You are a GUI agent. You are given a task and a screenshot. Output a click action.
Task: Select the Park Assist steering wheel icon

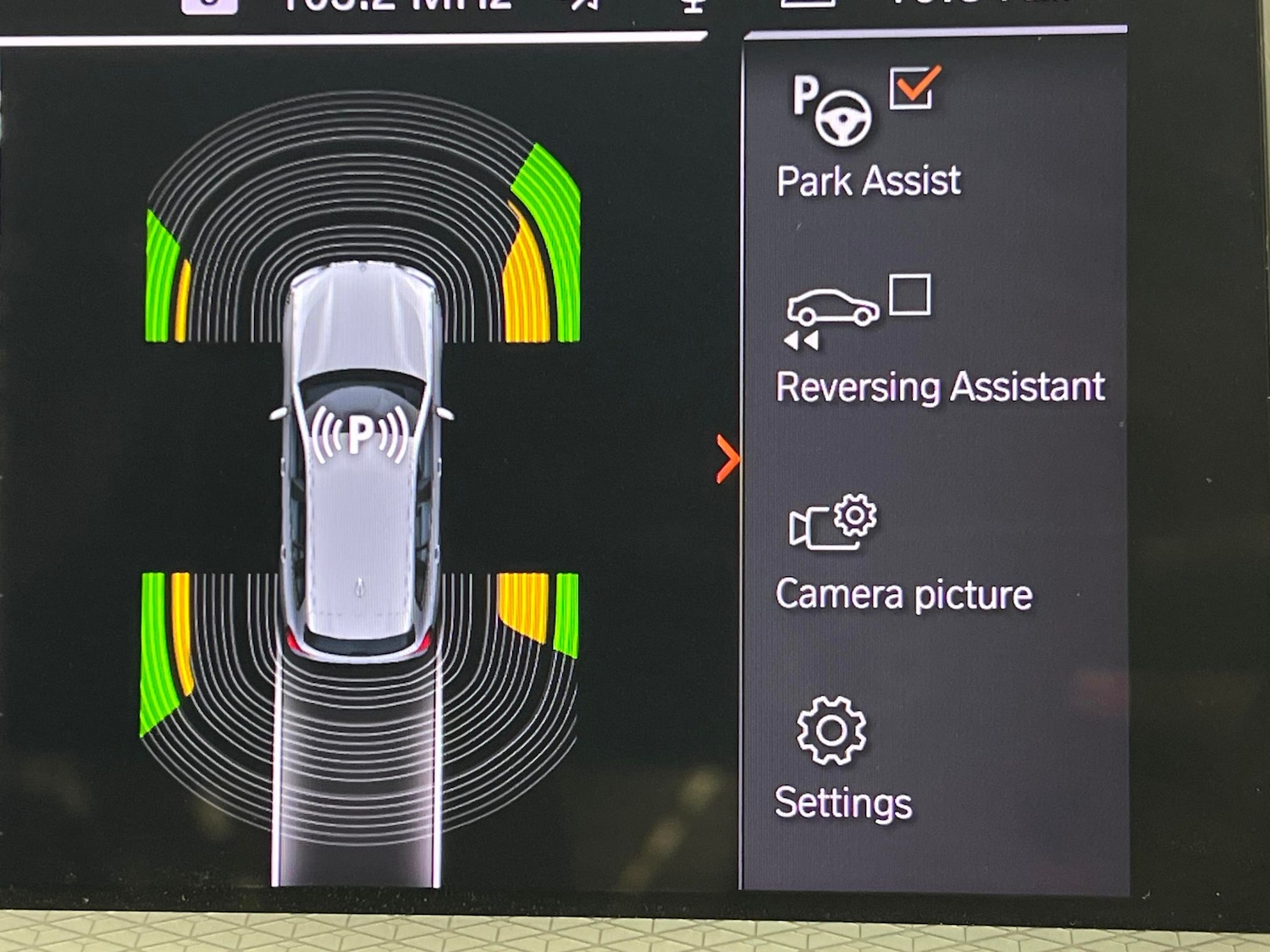pos(833,110)
